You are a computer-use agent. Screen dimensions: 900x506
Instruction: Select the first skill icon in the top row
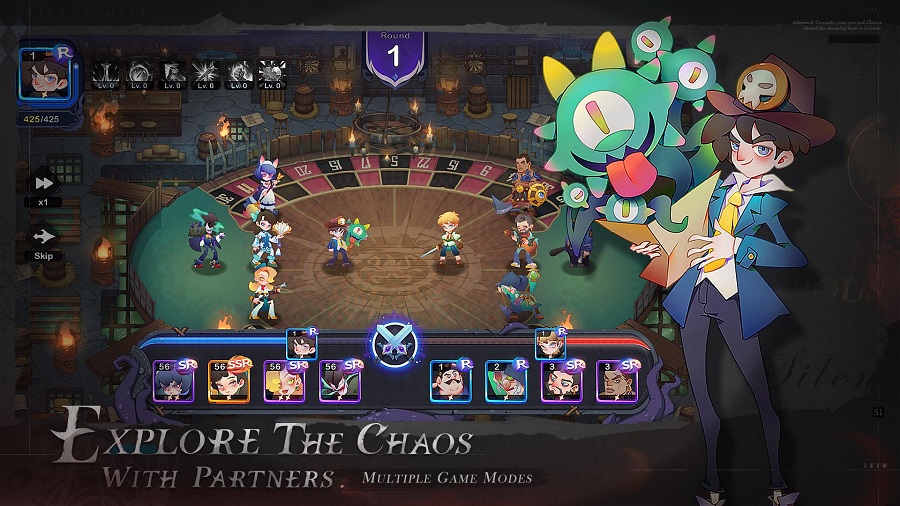(106, 73)
